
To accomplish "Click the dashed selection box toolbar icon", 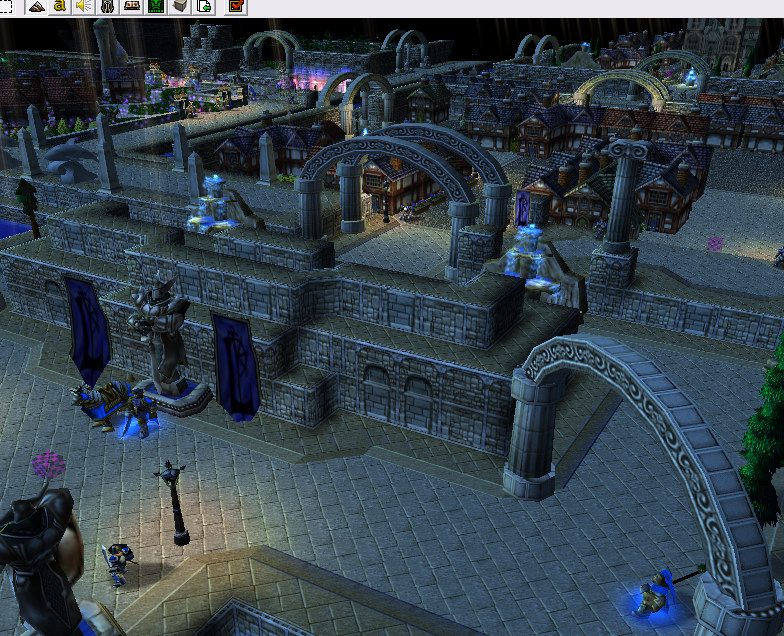I will click(6, 6).
